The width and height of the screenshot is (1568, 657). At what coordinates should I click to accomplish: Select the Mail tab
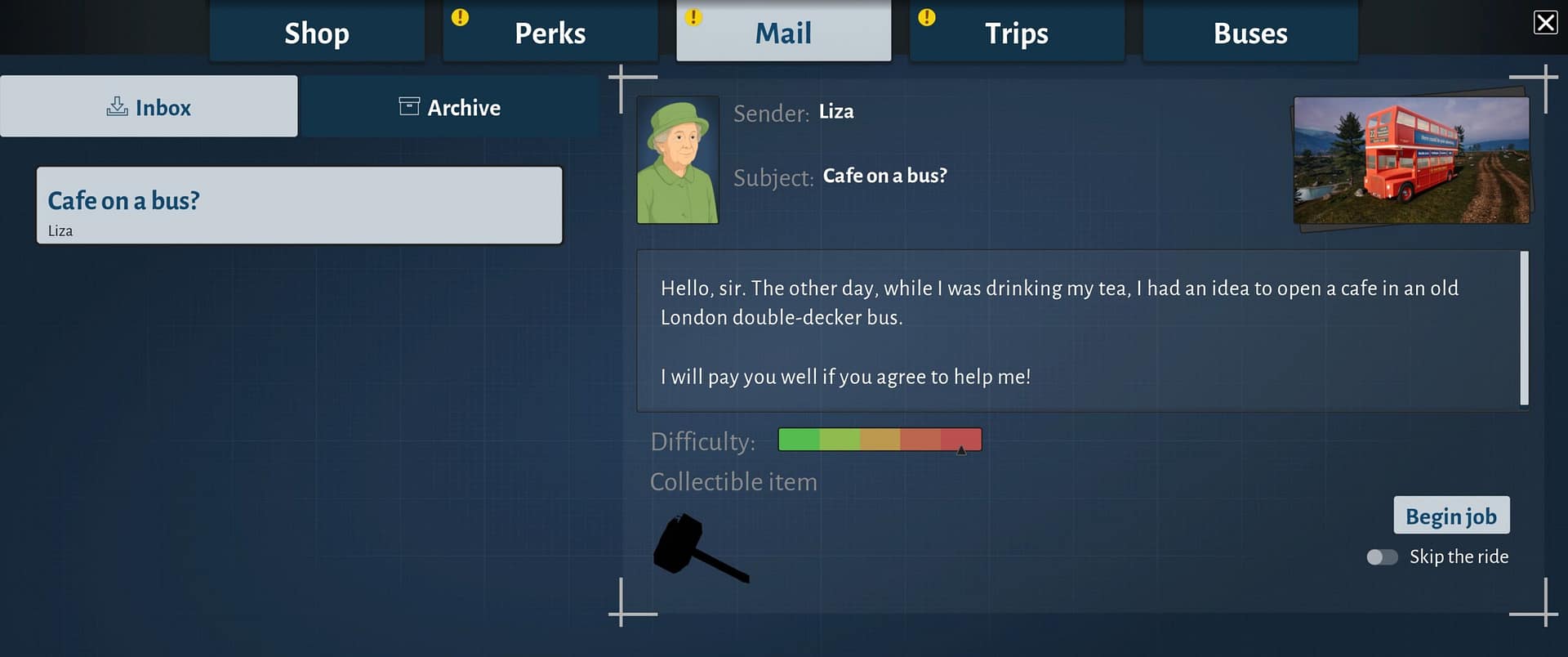783,33
